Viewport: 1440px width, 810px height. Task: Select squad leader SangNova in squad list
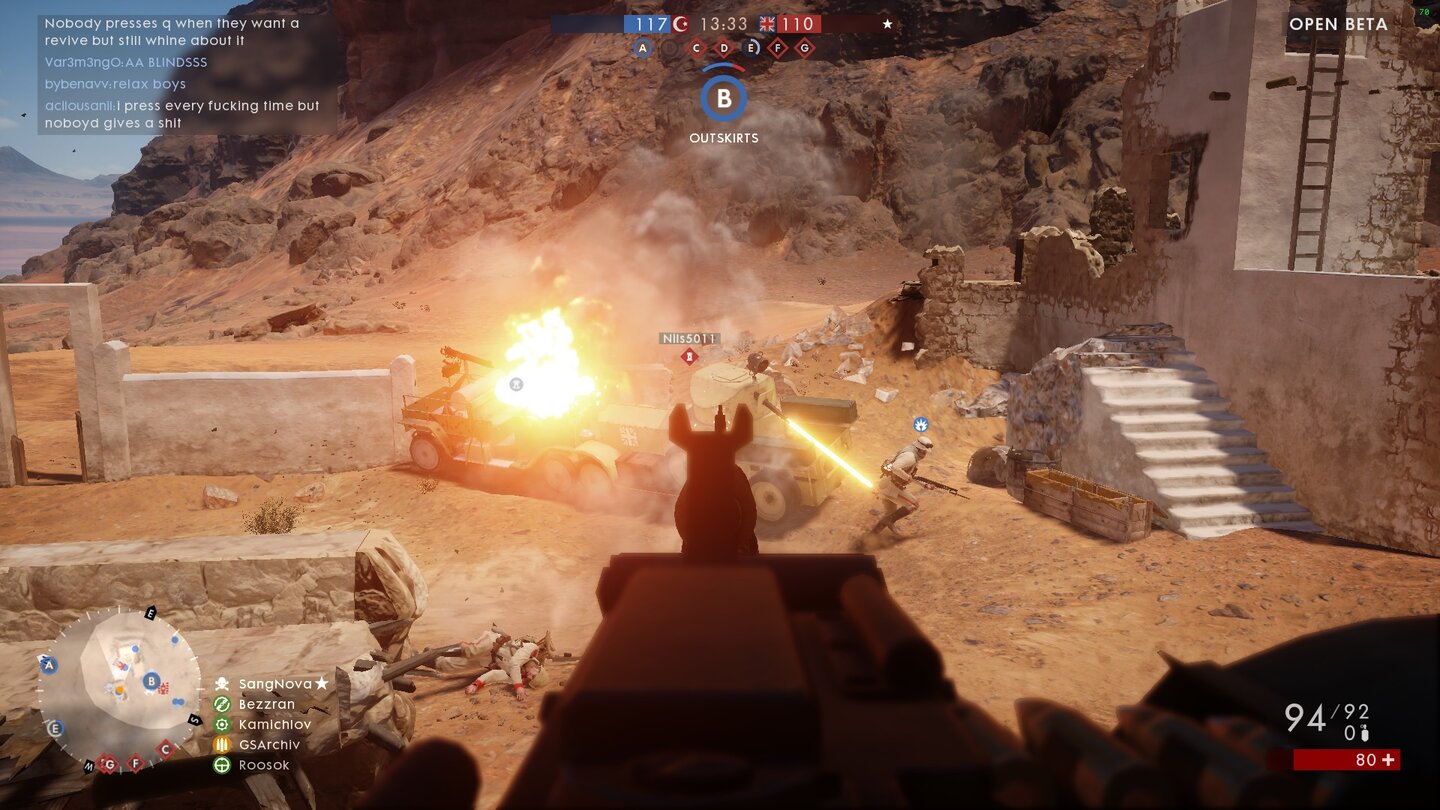(x=275, y=684)
